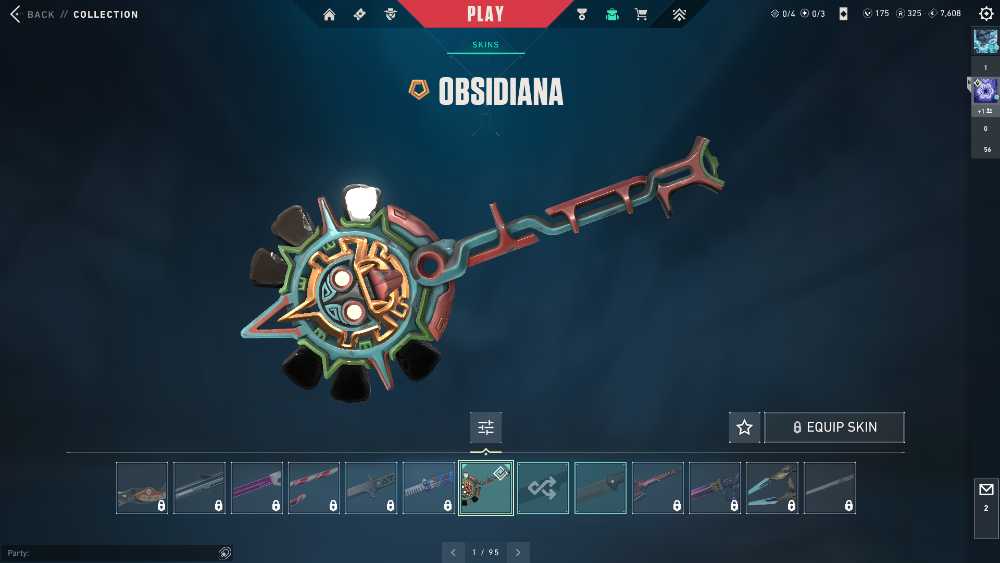Open the settings gear

(986, 14)
